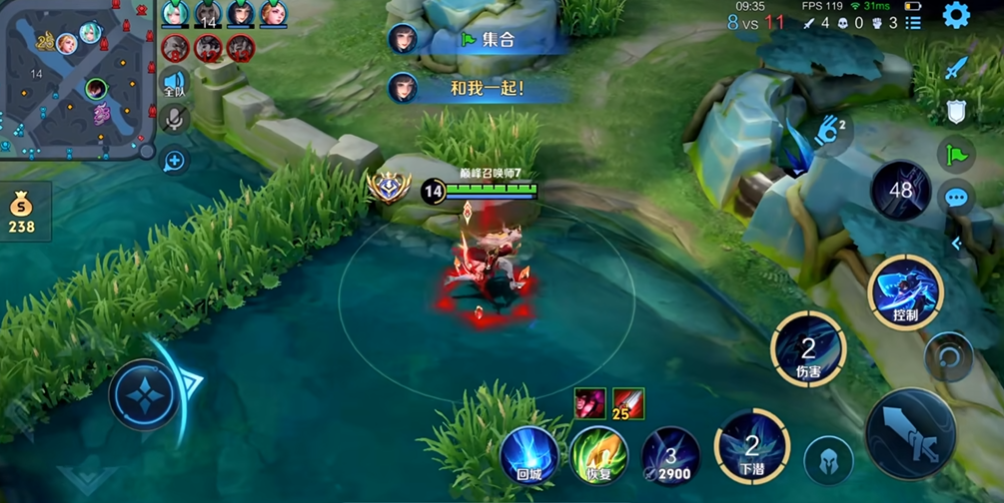Cast the 伤害 skill
The image size is (1004, 503).
pos(808,349)
